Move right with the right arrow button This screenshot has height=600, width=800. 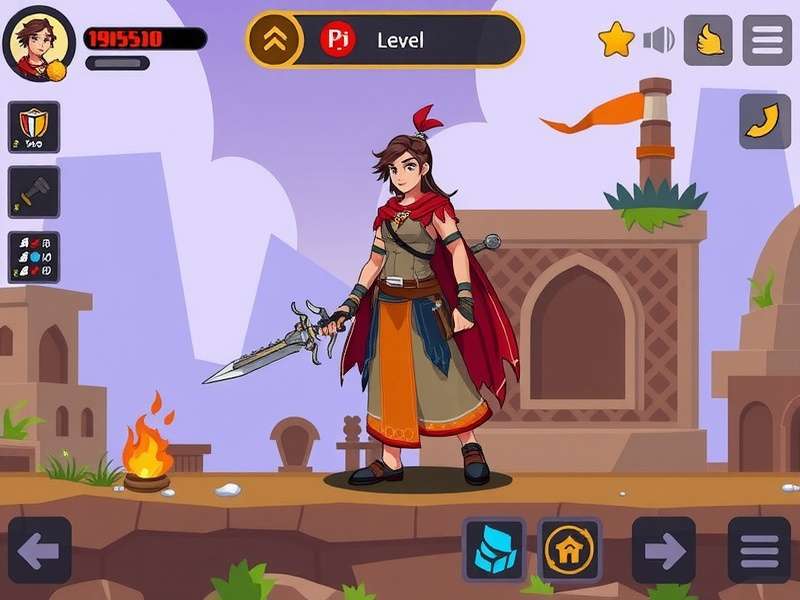coord(664,550)
